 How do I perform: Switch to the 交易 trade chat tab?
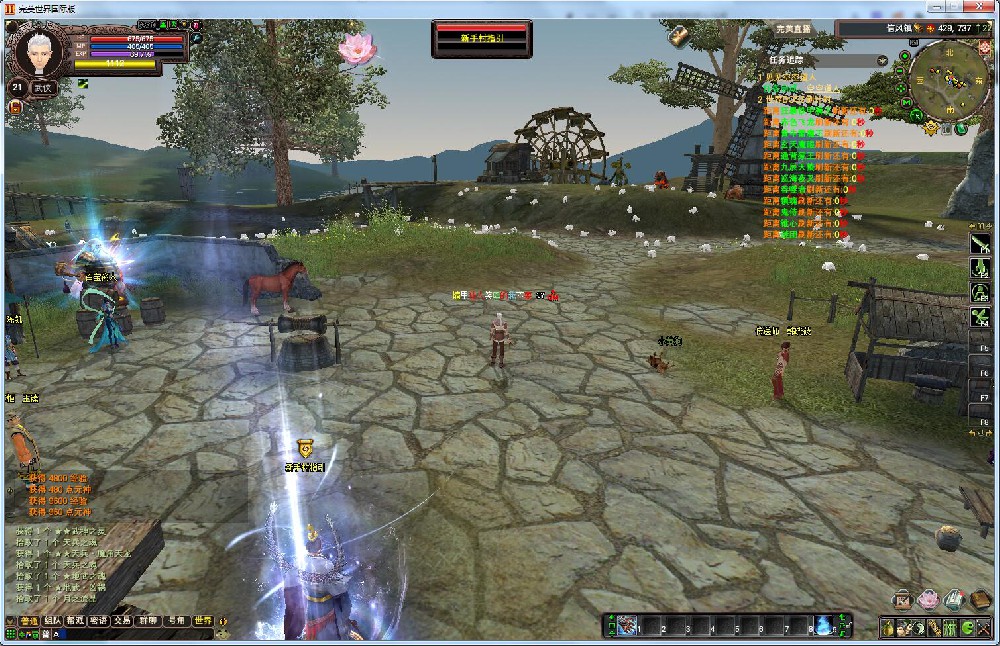tap(122, 621)
